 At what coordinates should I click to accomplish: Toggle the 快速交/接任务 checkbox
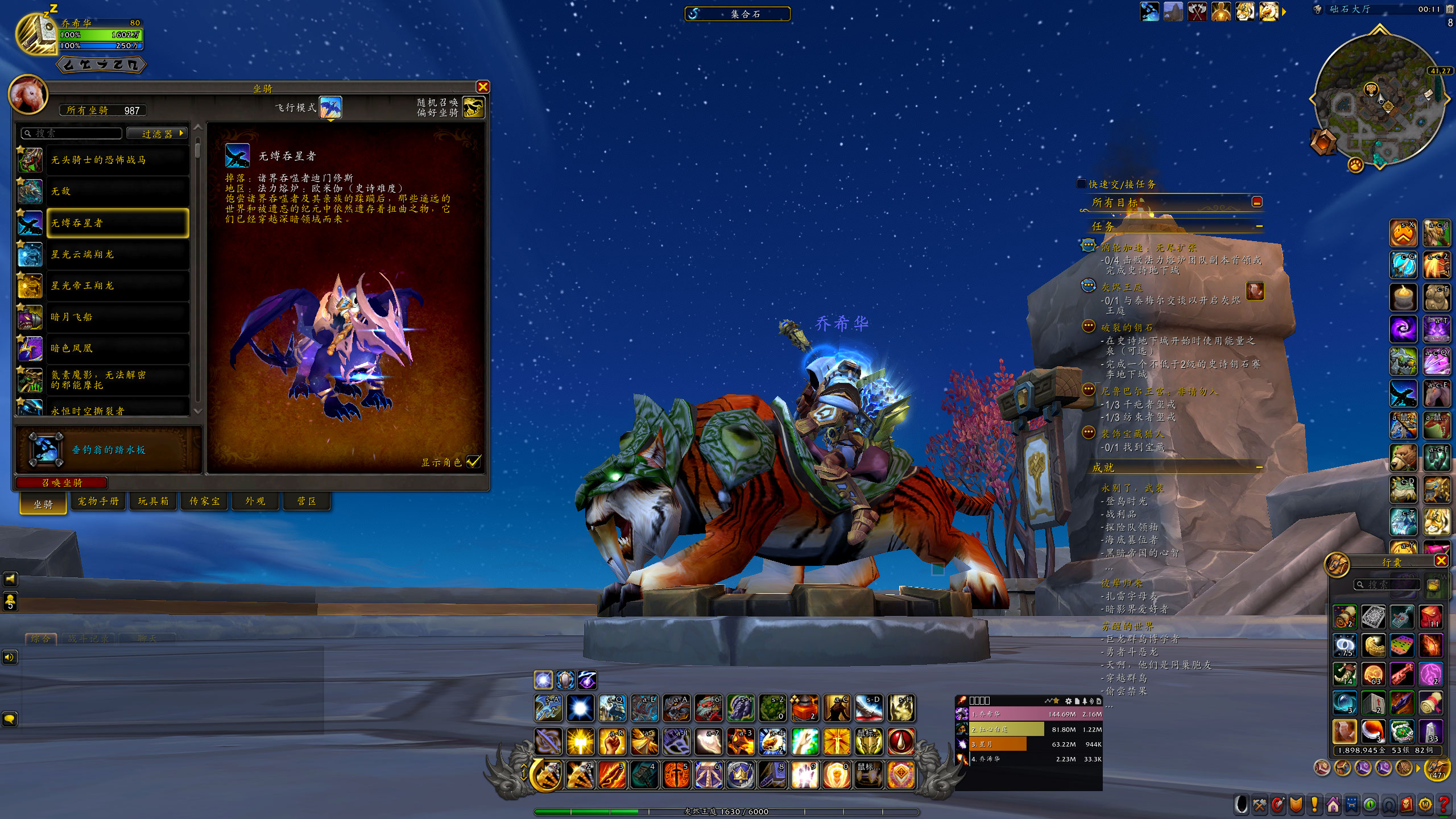tap(1081, 184)
